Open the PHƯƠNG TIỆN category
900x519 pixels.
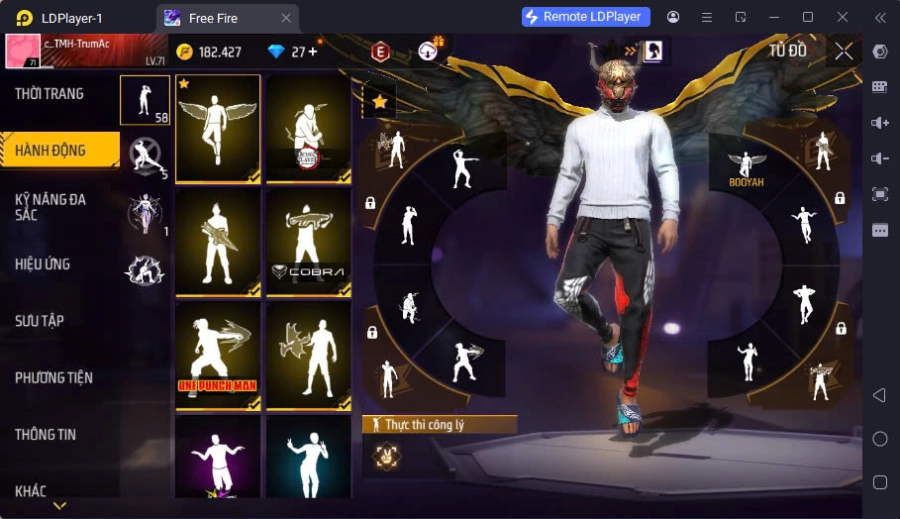pos(54,378)
